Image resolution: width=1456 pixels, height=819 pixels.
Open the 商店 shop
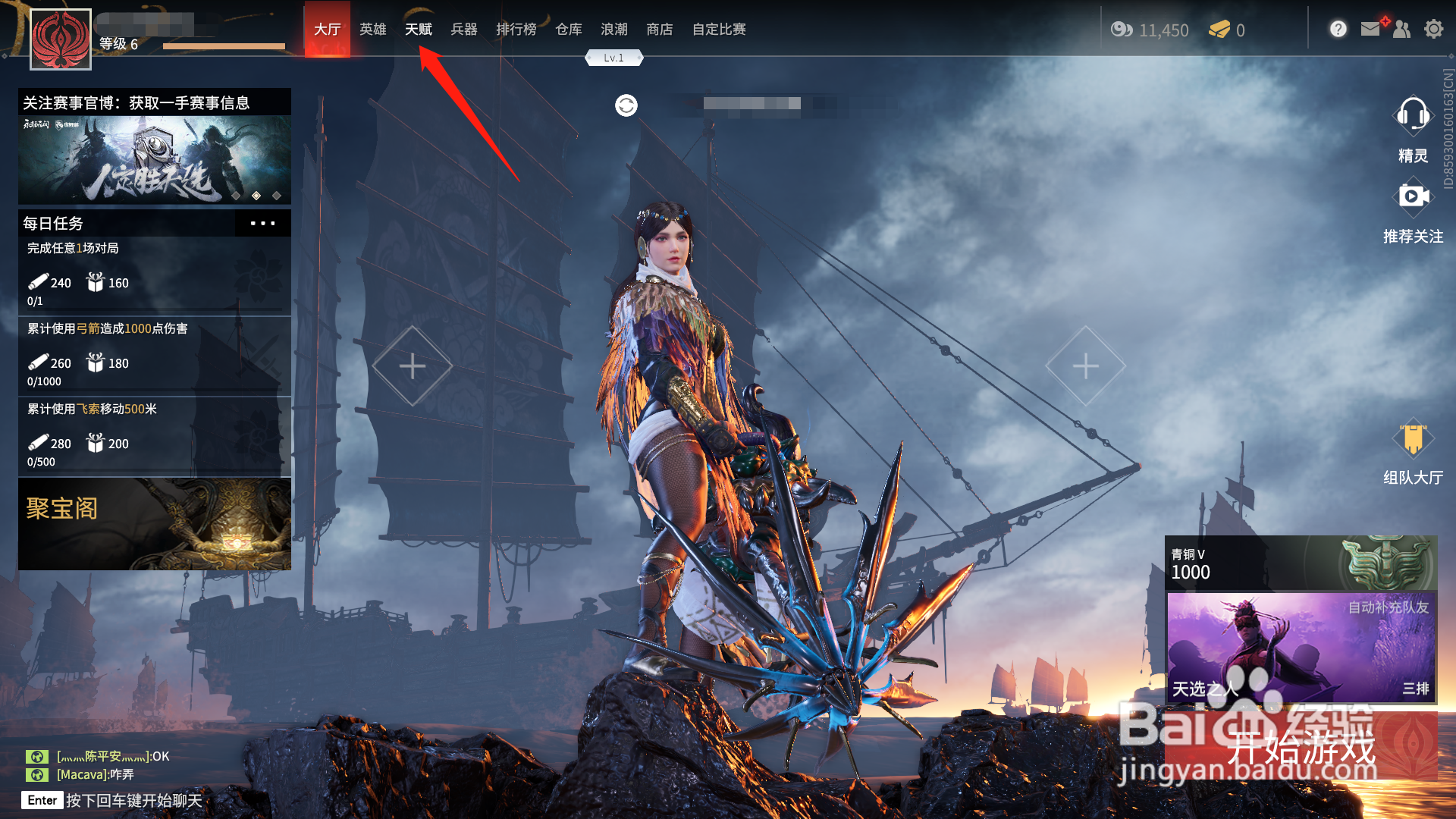[x=659, y=30]
